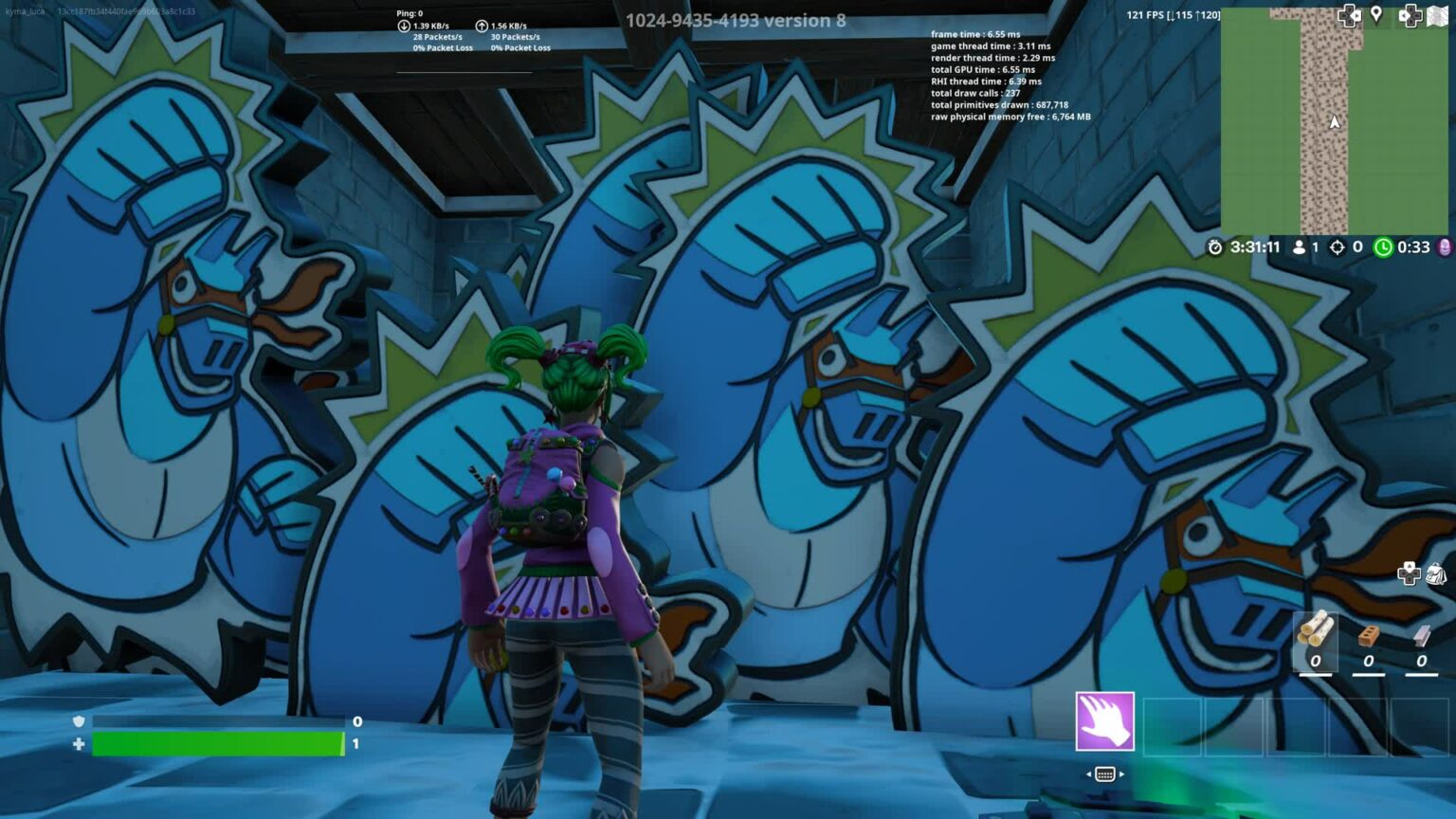Click the right arrow beside the keyboard indicator
The height and width of the screenshot is (819, 1456).
point(1121,773)
